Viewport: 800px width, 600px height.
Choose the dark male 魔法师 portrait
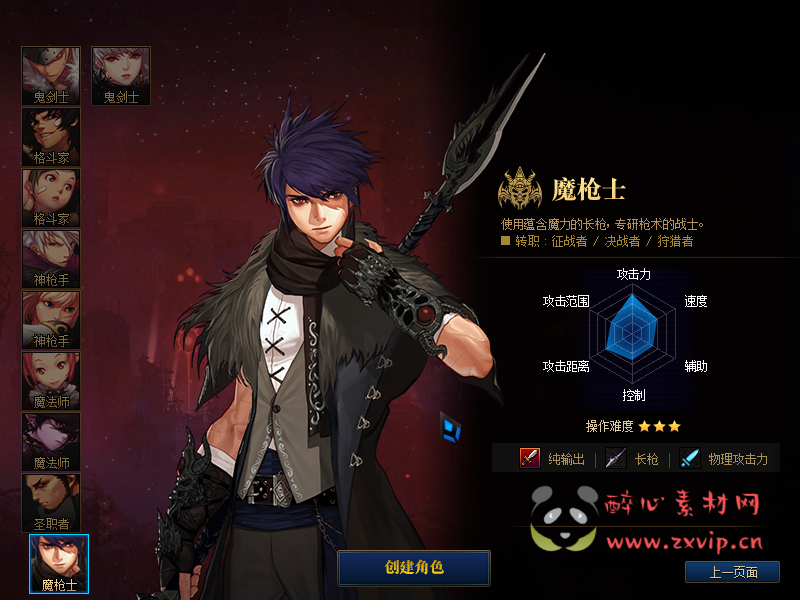[51, 442]
